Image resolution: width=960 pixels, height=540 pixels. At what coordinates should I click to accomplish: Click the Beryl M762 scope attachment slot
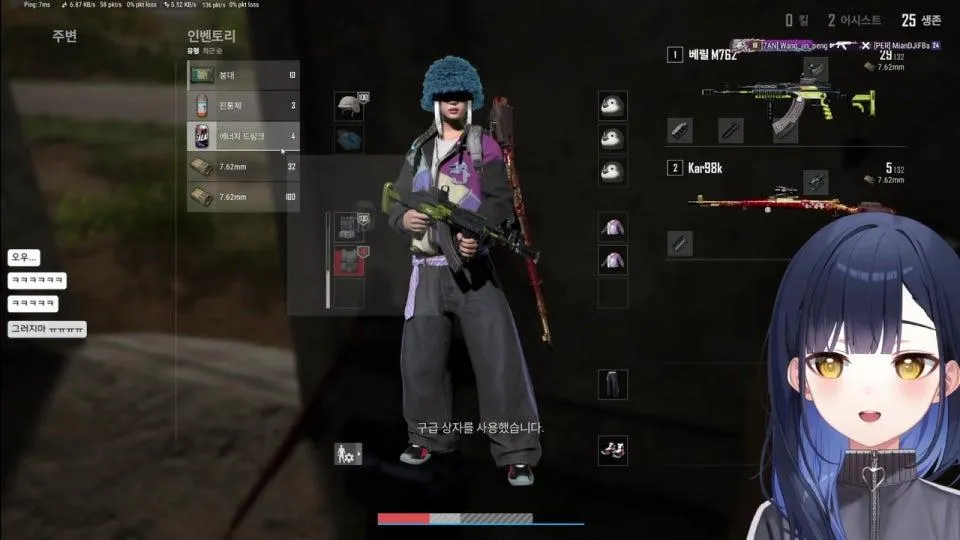point(815,69)
